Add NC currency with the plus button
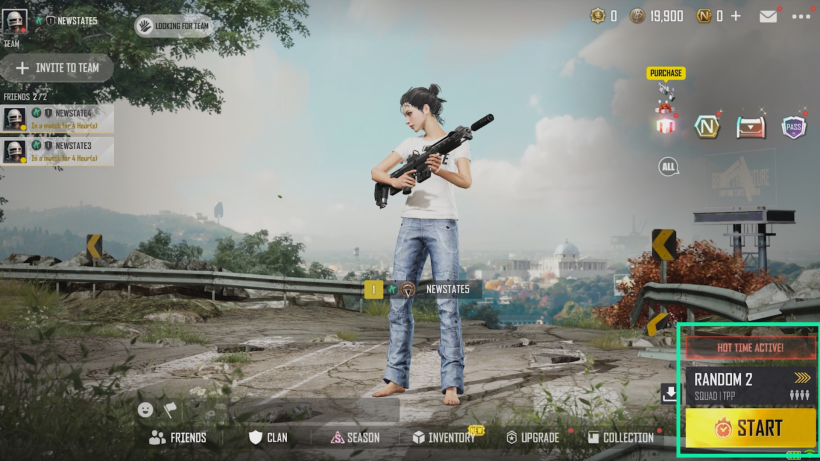The height and width of the screenshot is (461, 820). [736, 16]
